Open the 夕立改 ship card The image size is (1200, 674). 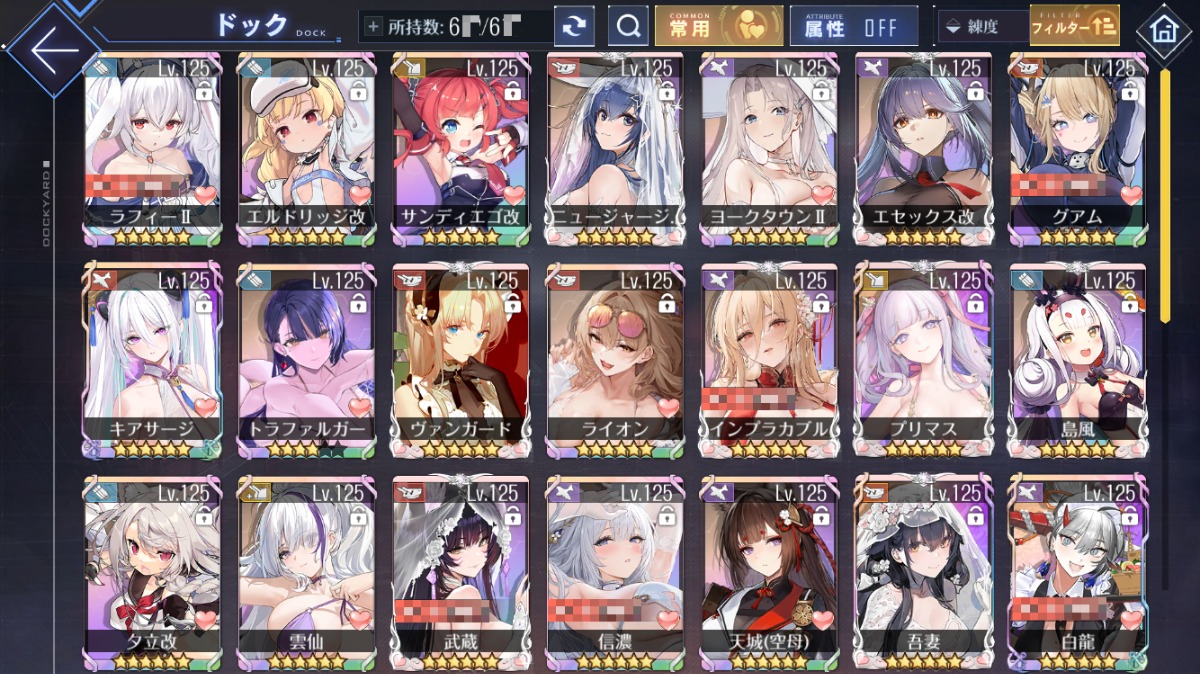(153, 570)
